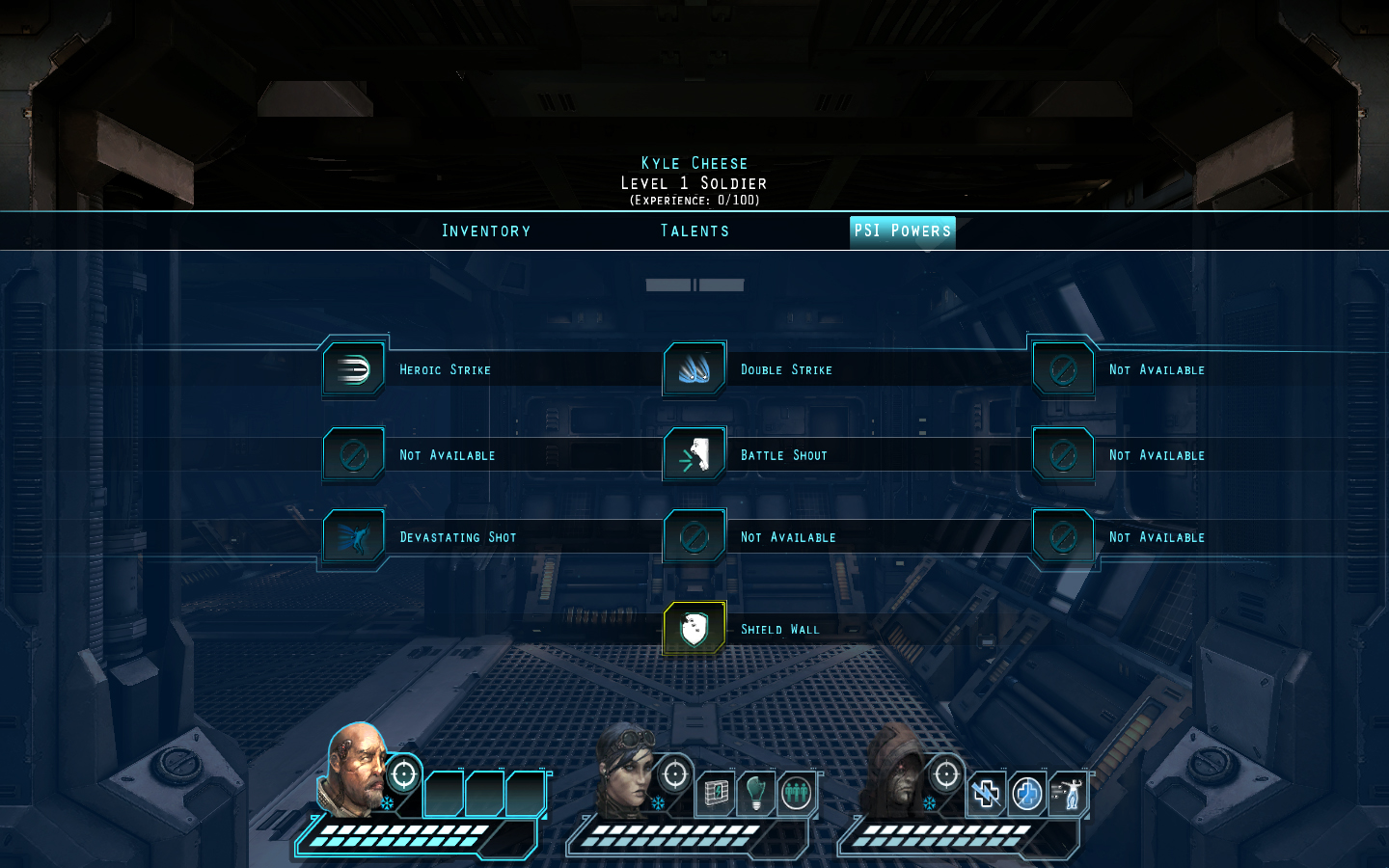Screen dimensions: 1389x868
Task: Toggle the crossed lightning ability for hooded character
Action: click(x=985, y=793)
